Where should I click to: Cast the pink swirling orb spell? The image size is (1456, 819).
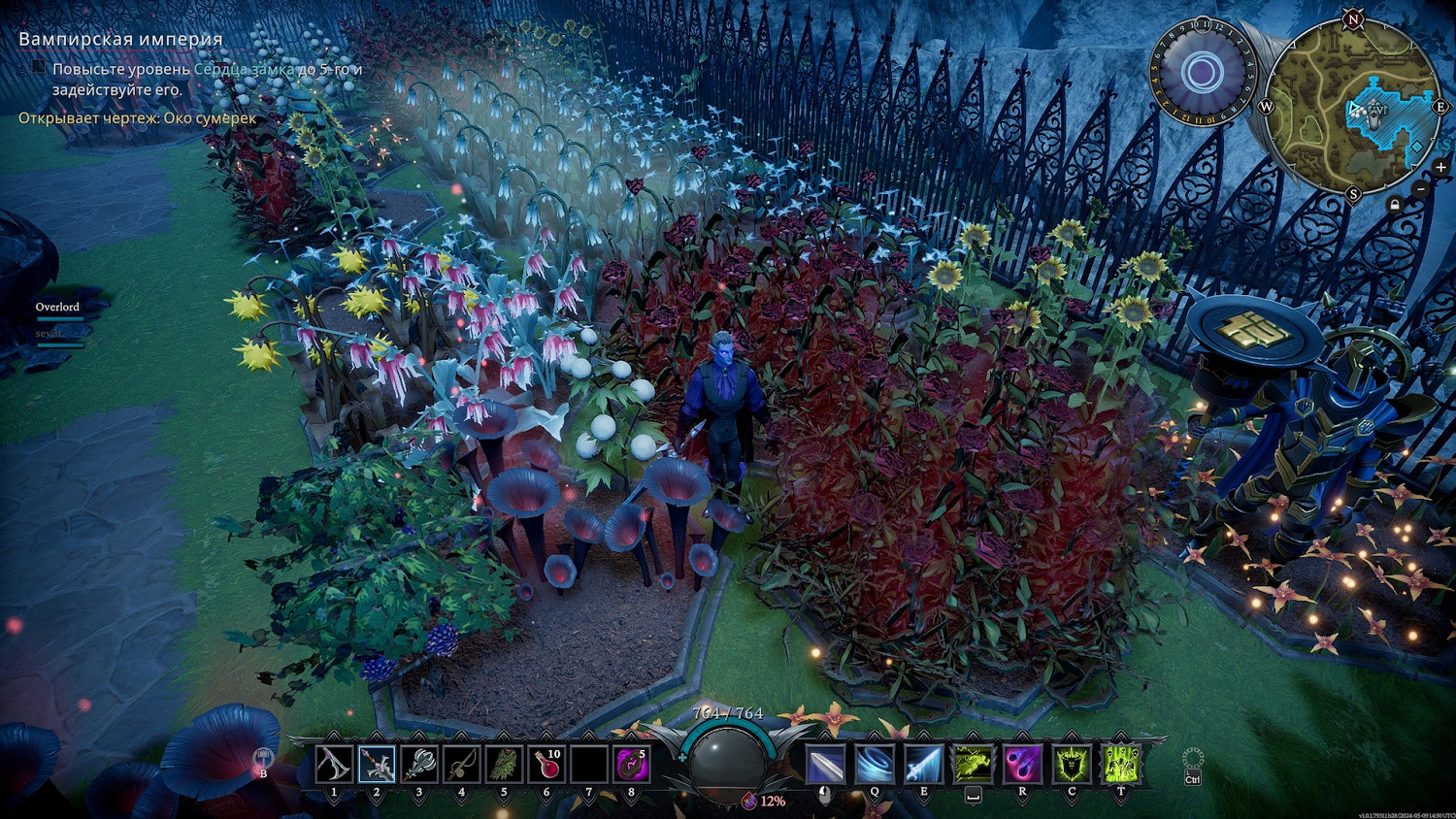[x=1022, y=765]
